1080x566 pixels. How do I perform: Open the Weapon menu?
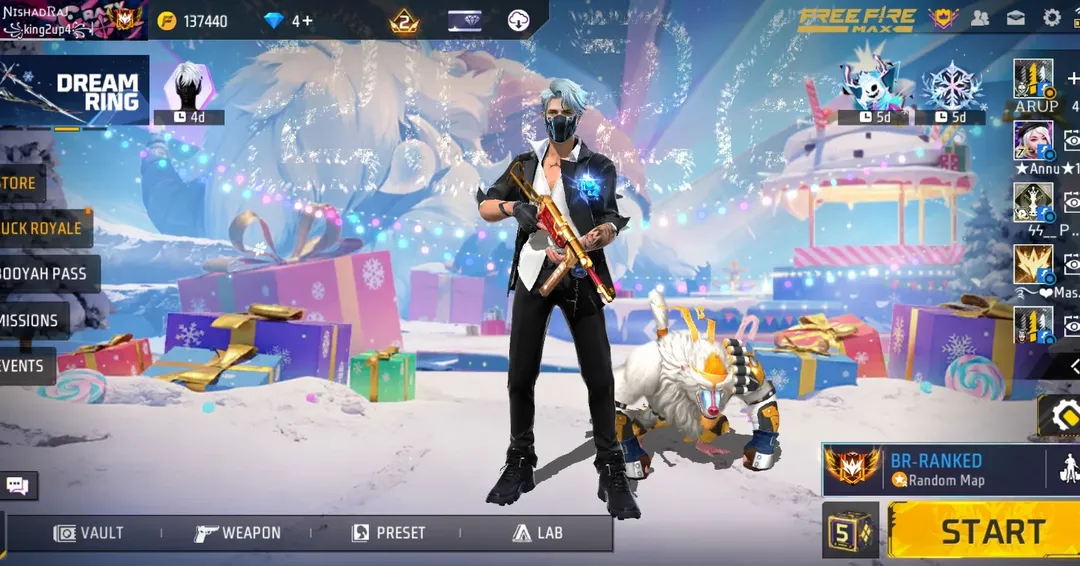238,533
